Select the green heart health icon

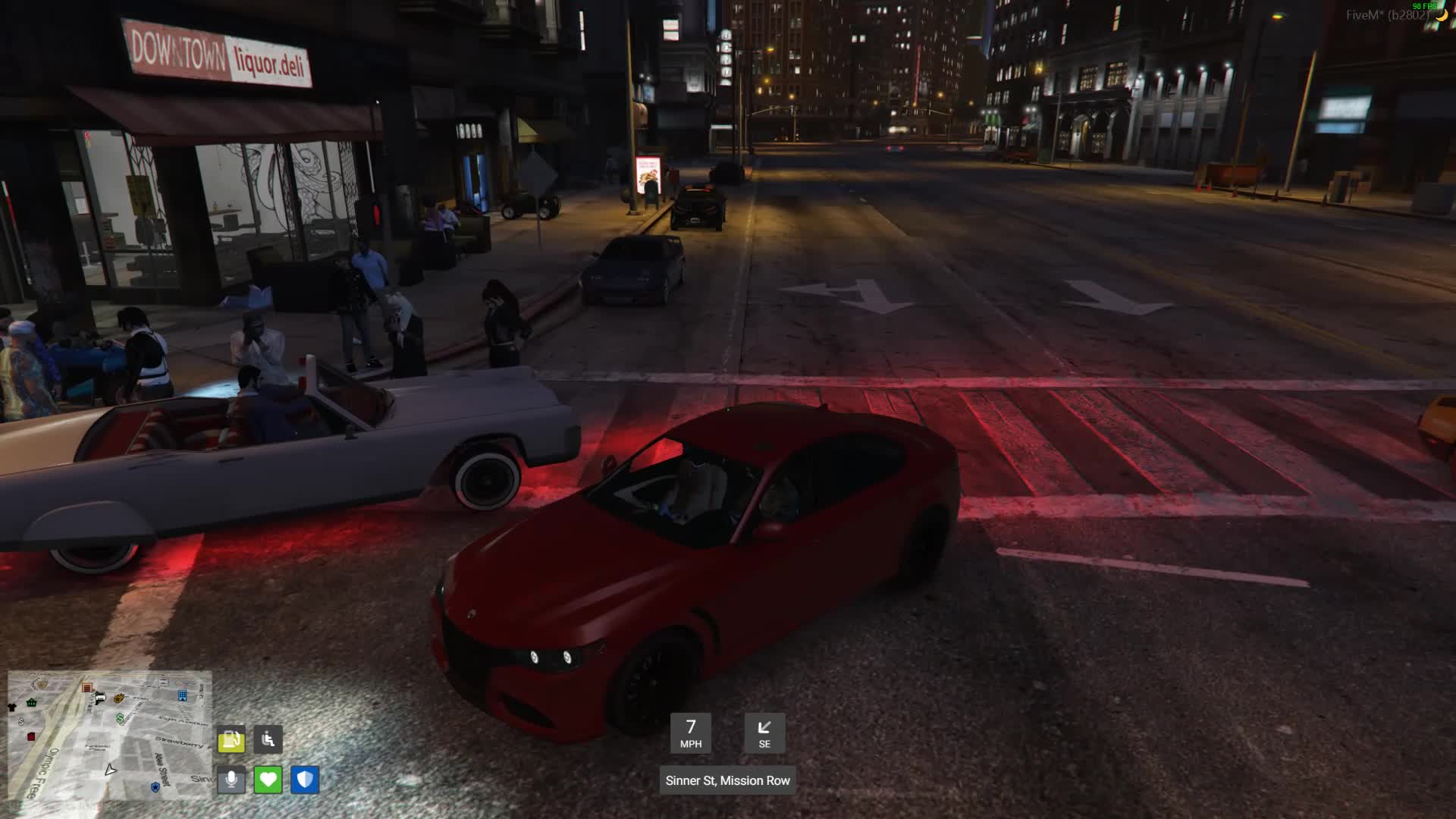click(x=268, y=780)
